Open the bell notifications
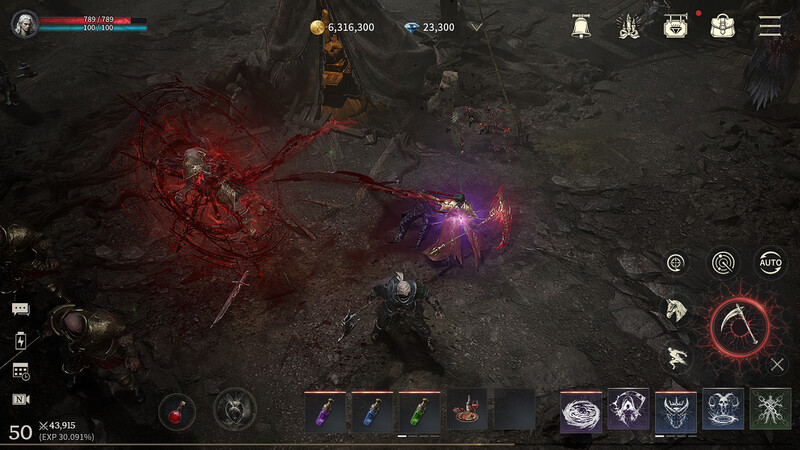This screenshot has height=450, width=800. click(x=582, y=27)
